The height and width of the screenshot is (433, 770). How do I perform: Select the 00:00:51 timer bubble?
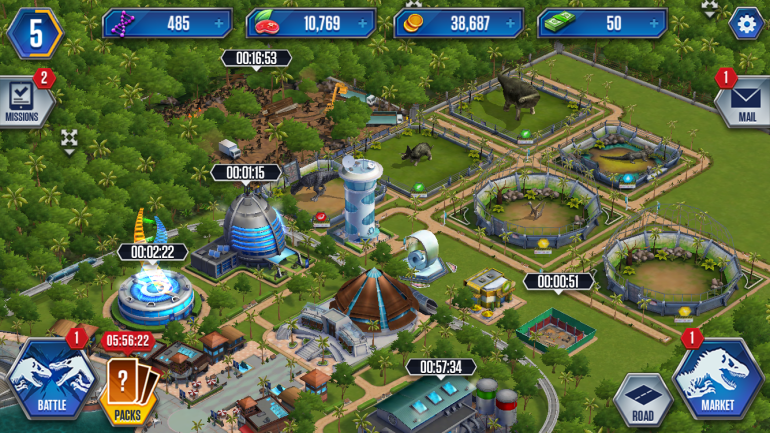click(x=559, y=282)
